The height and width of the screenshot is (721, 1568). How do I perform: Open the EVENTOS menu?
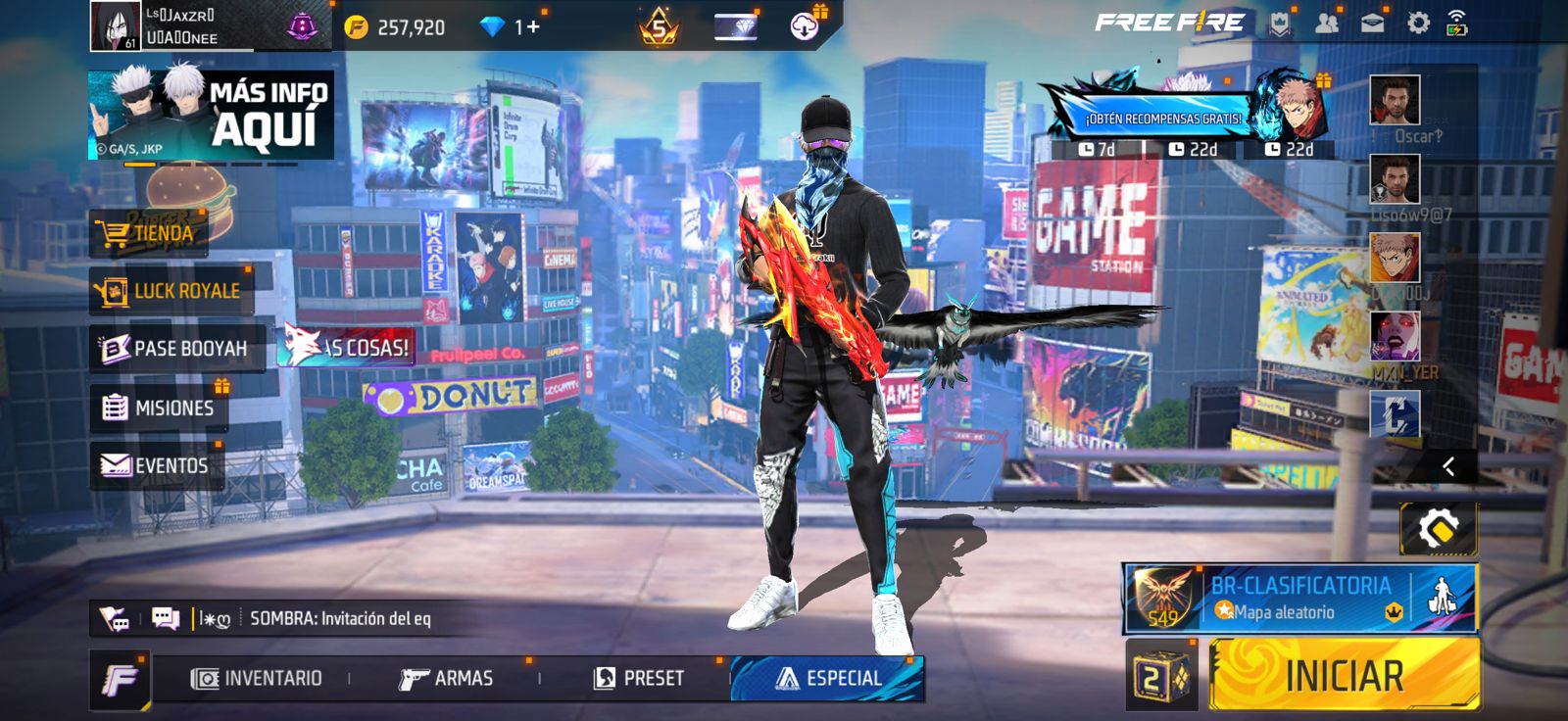(x=156, y=465)
